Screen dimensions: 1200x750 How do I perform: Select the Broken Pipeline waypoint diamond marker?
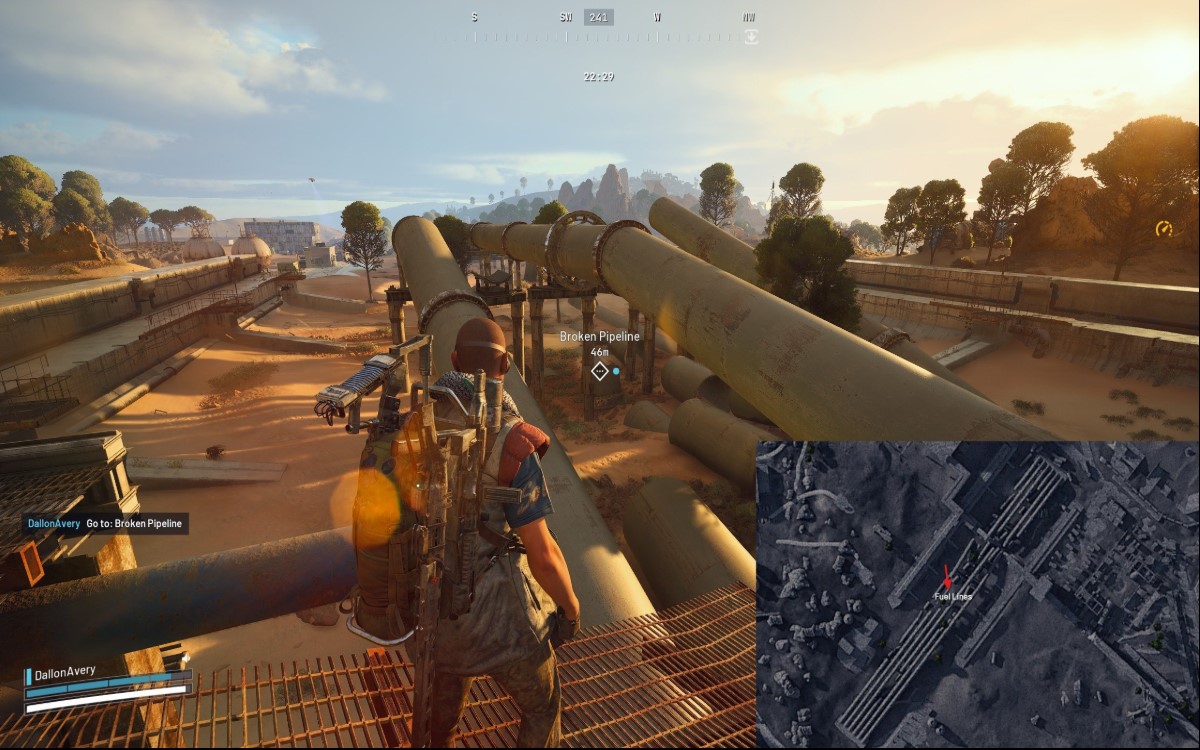point(599,371)
